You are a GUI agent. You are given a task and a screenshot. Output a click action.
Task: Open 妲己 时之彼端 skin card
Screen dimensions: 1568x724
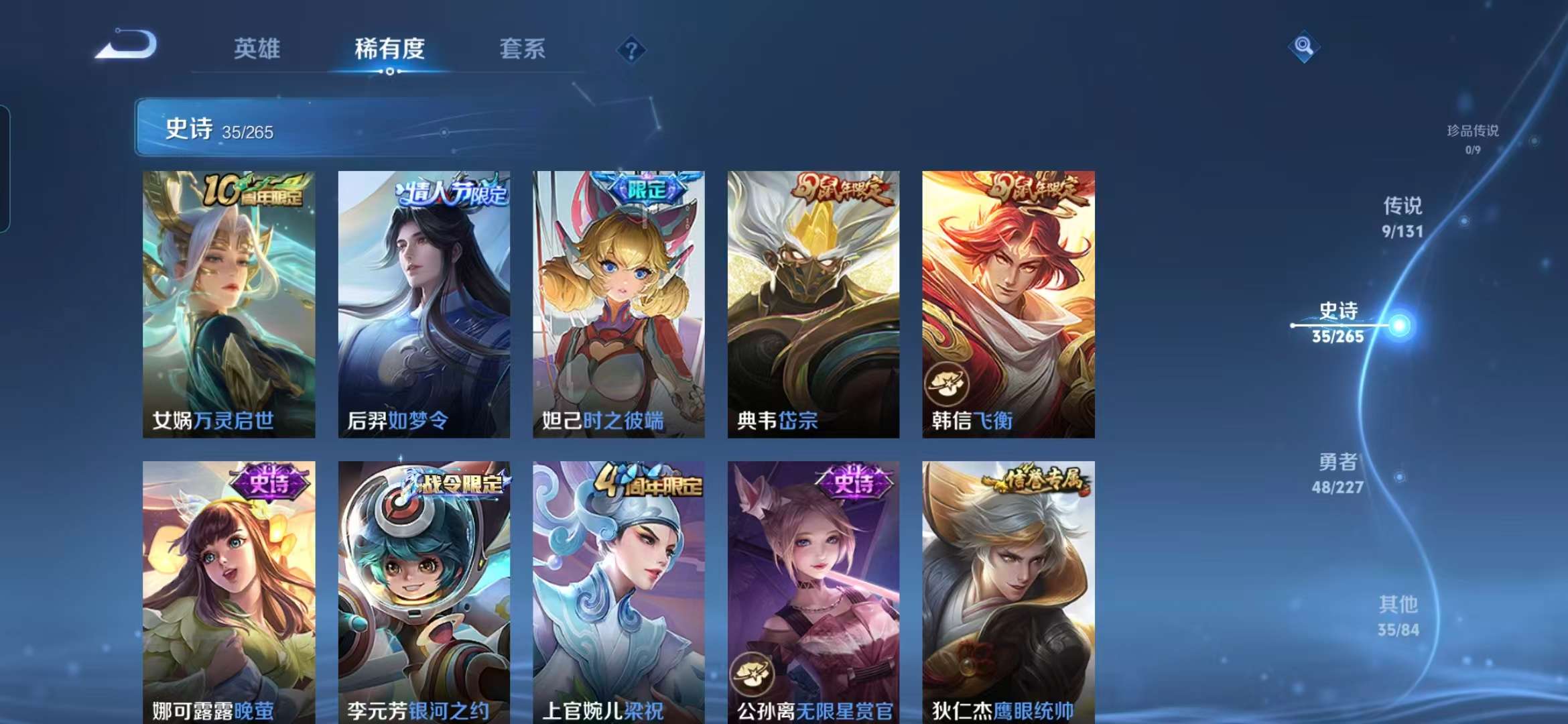click(x=618, y=304)
